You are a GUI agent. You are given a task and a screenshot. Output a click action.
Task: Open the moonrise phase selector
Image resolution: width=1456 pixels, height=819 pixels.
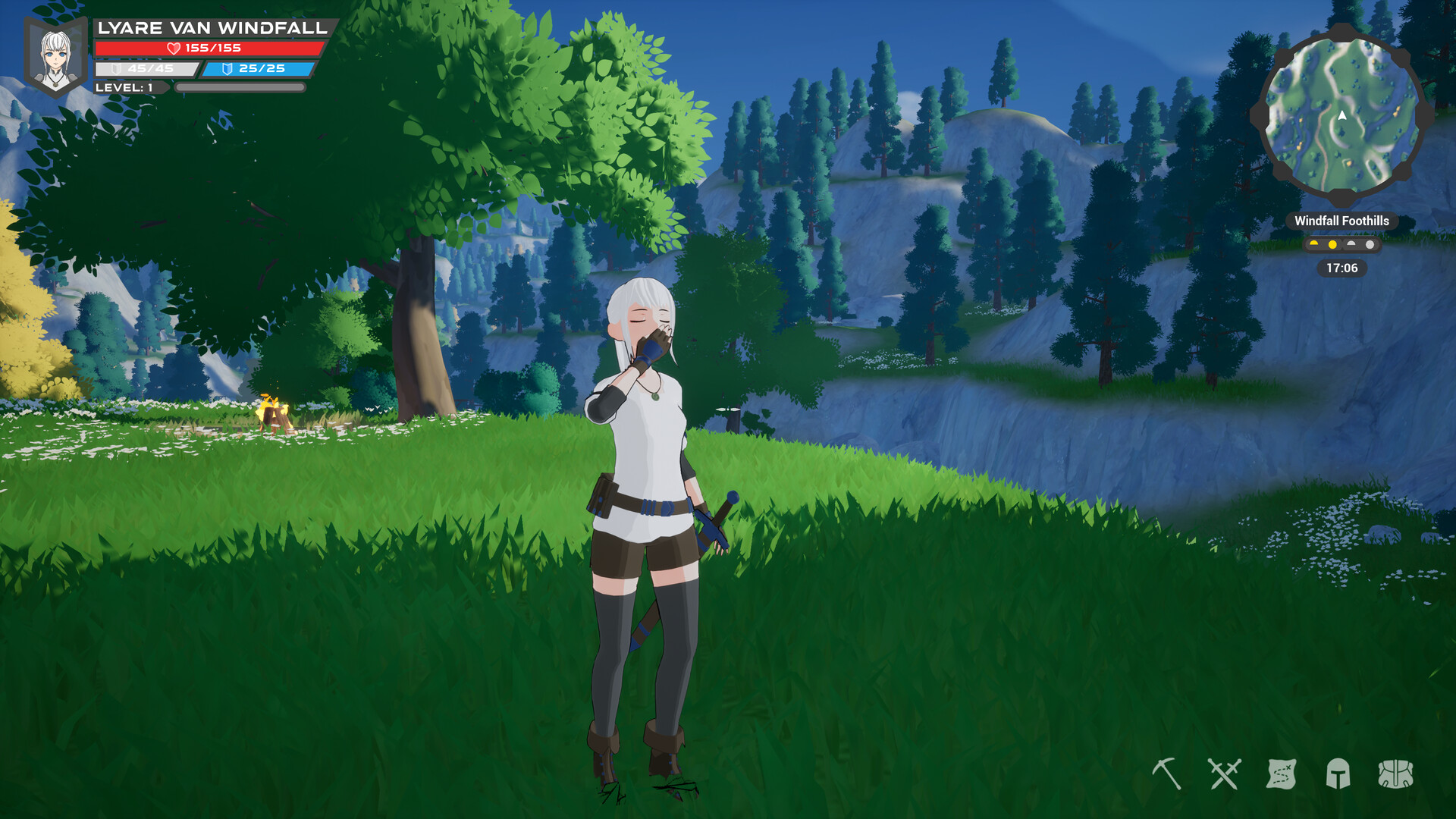(1351, 244)
